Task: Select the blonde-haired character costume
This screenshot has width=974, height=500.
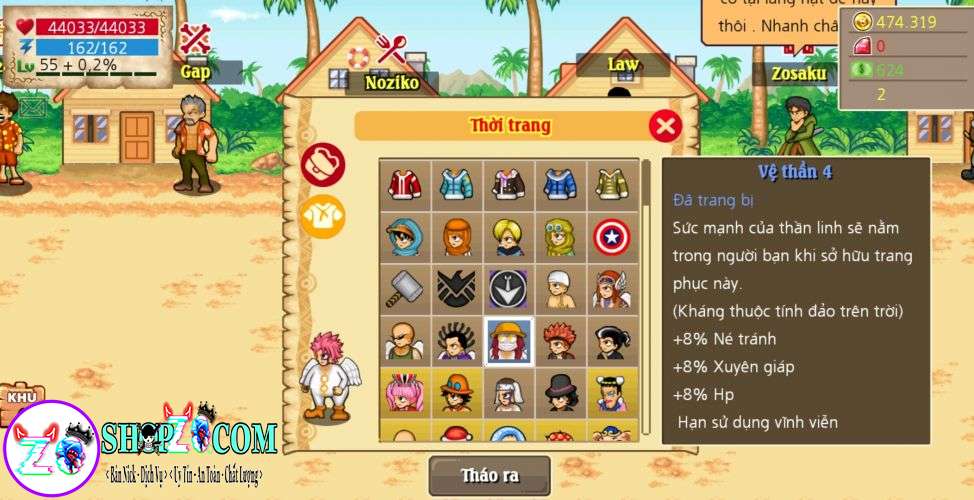Action: pyautogui.click(x=508, y=237)
